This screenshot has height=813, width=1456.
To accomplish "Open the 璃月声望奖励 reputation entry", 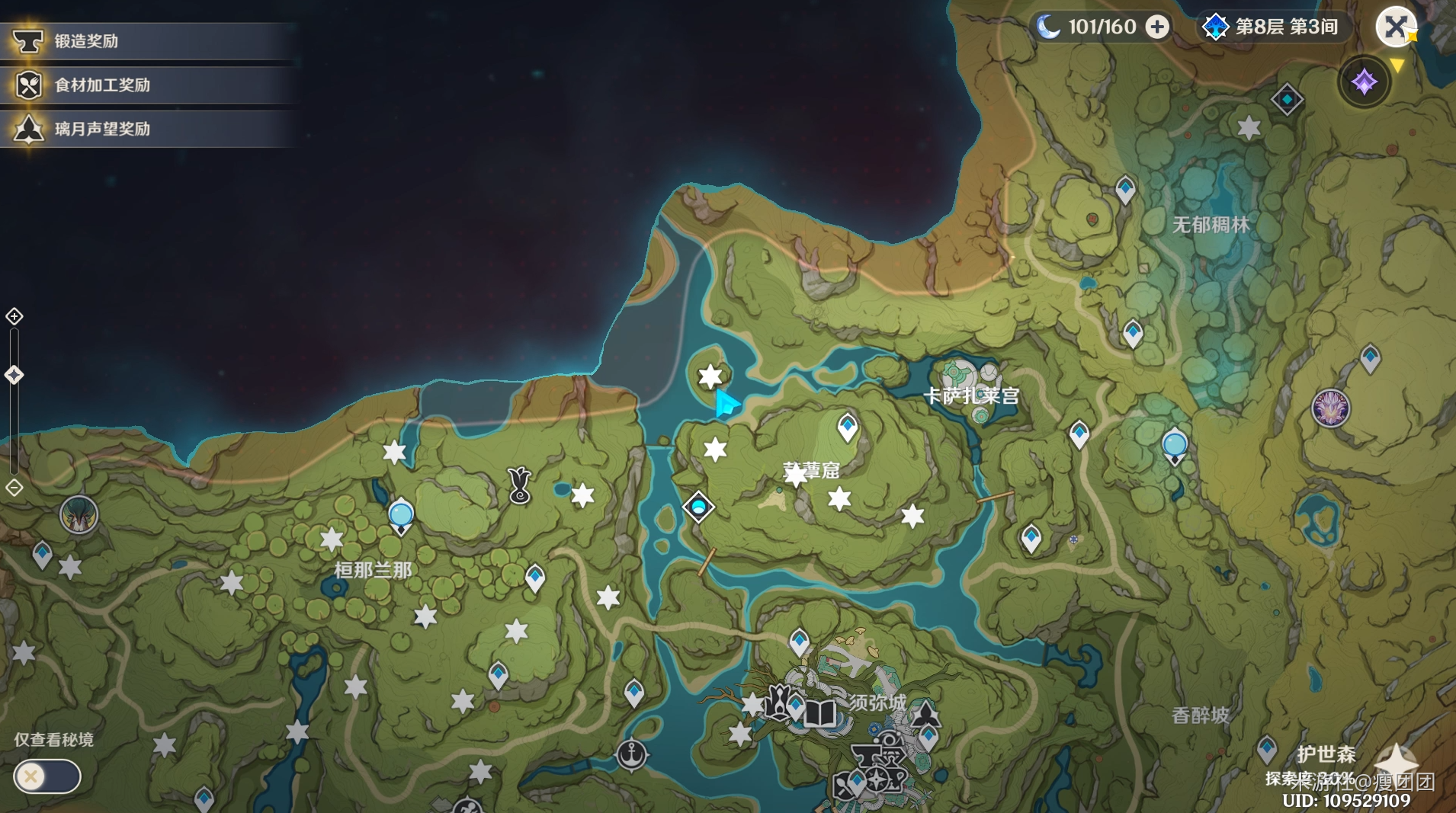I will point(101,129).
